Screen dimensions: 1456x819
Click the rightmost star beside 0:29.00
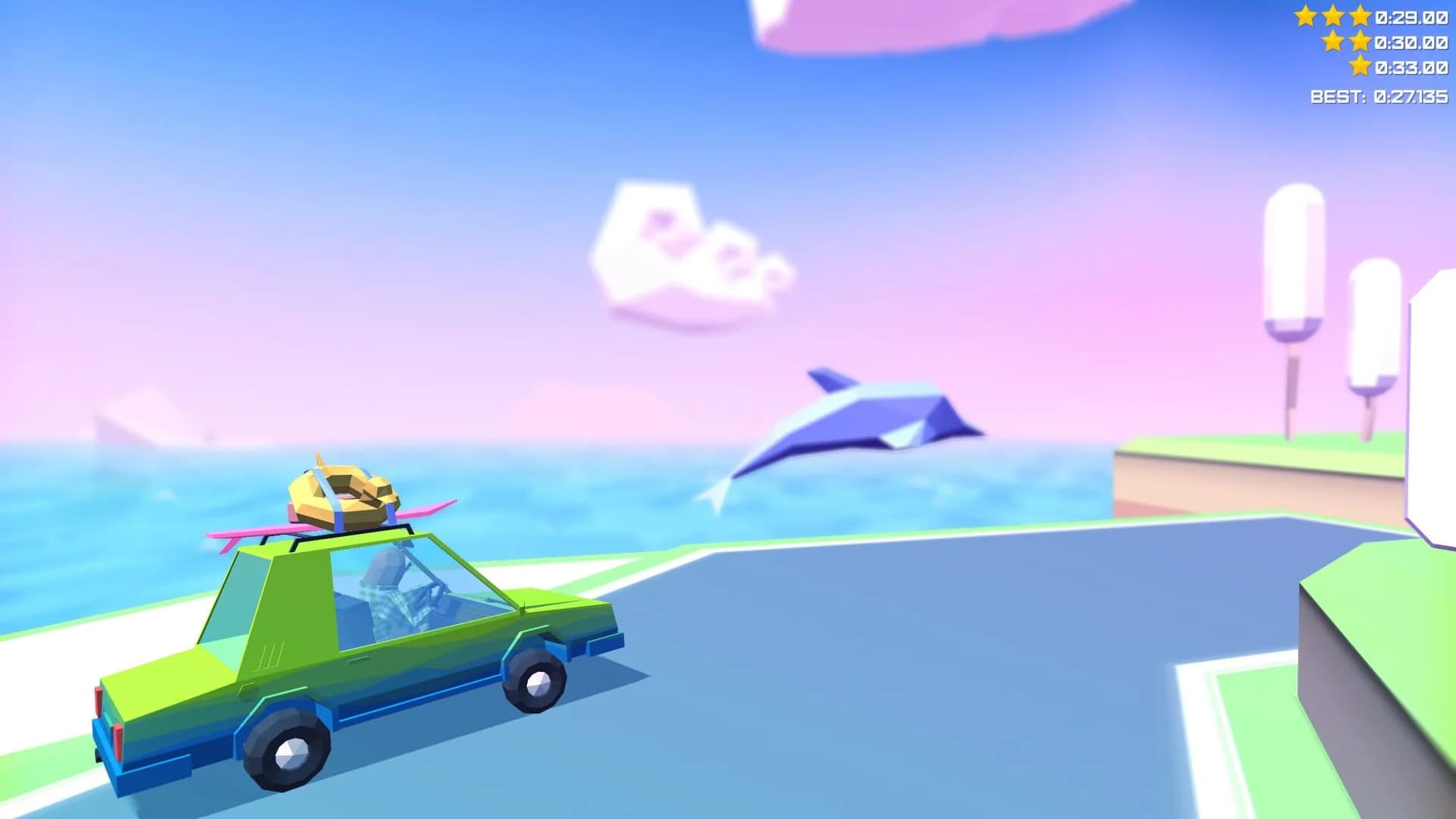(x=1360, y=17)
